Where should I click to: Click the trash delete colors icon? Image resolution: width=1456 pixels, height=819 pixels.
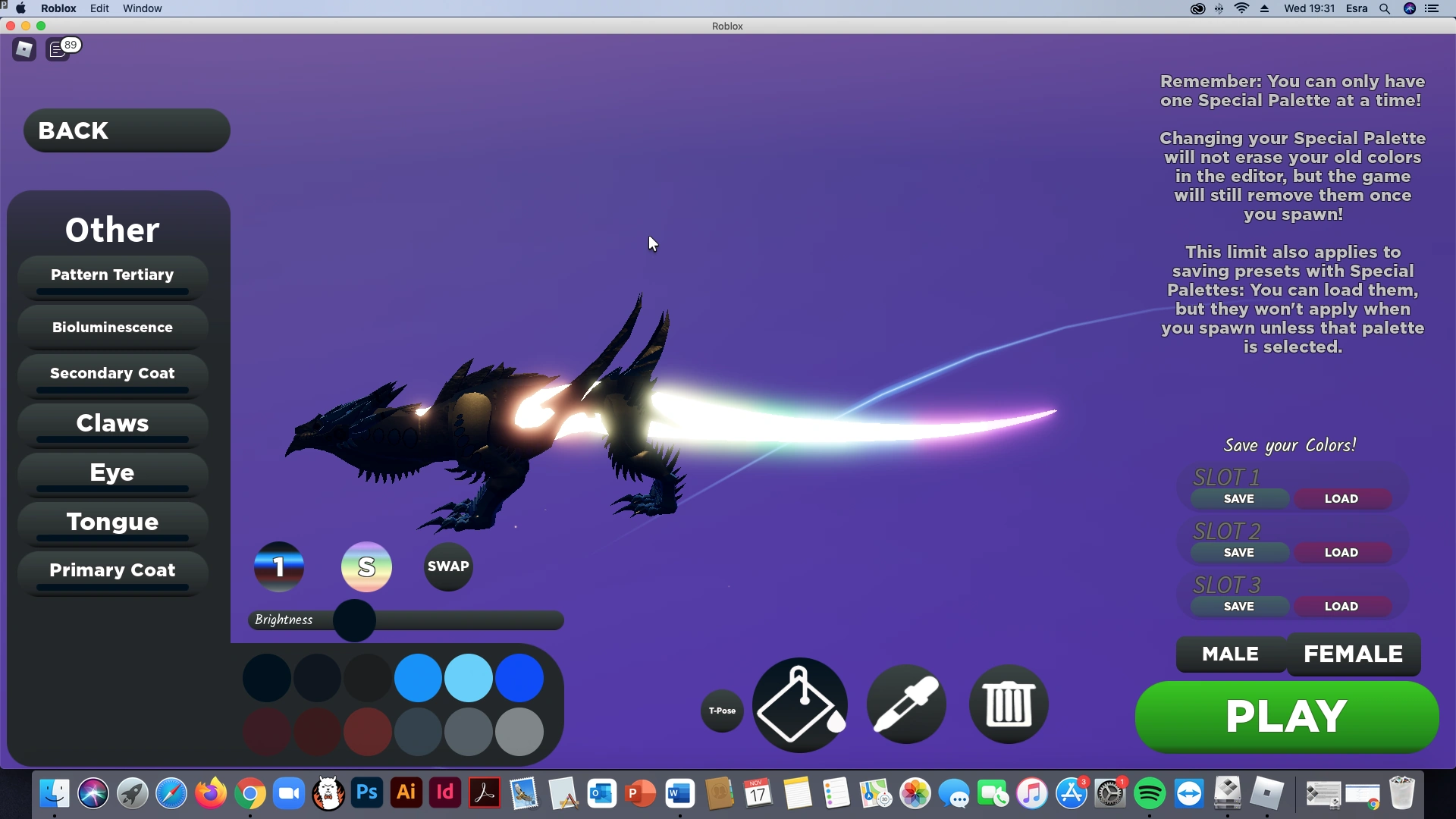1008,704
